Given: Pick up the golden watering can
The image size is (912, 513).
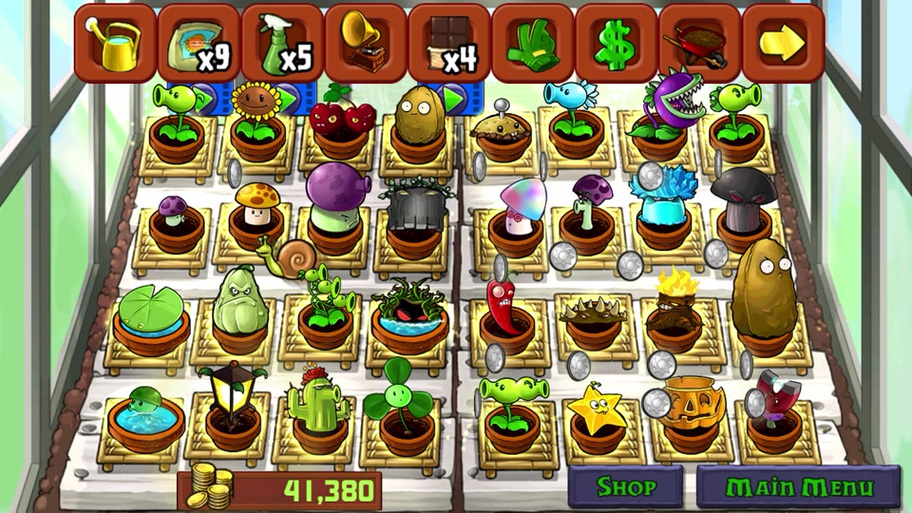Looking at the screenshot, I should (x=115, y=42).
